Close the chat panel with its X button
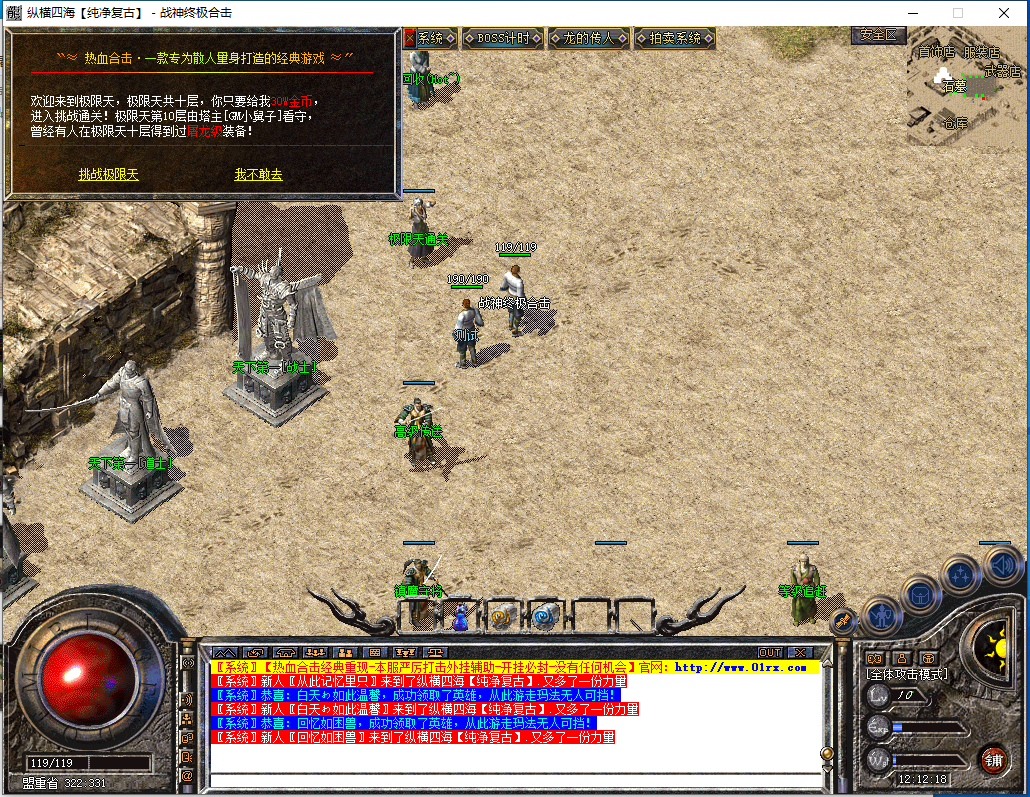 (x=799, y=653)
